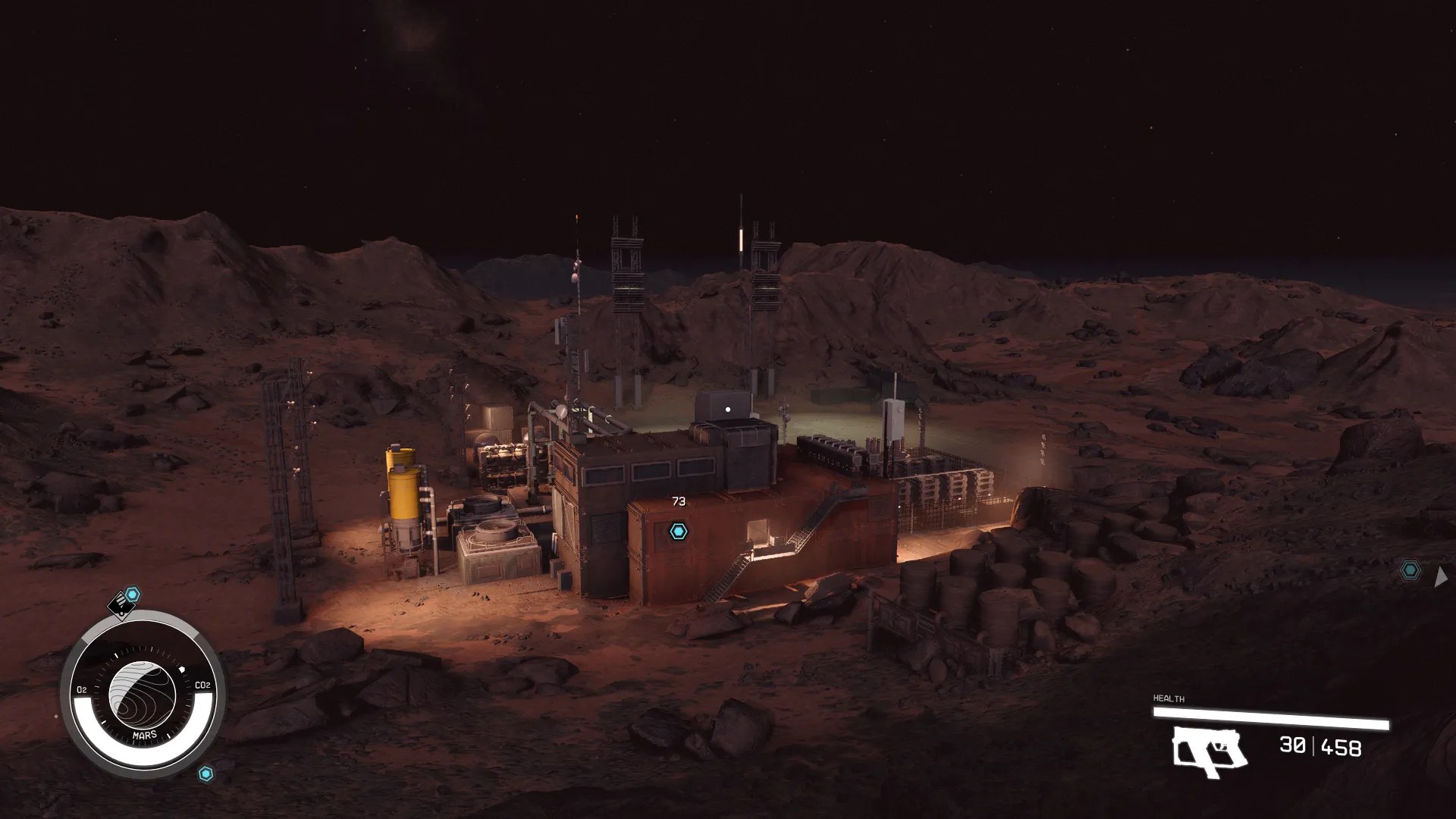Toggle the O2 indicator on the compass
This screenshot has width=1456, height=819.
point(82,688)
